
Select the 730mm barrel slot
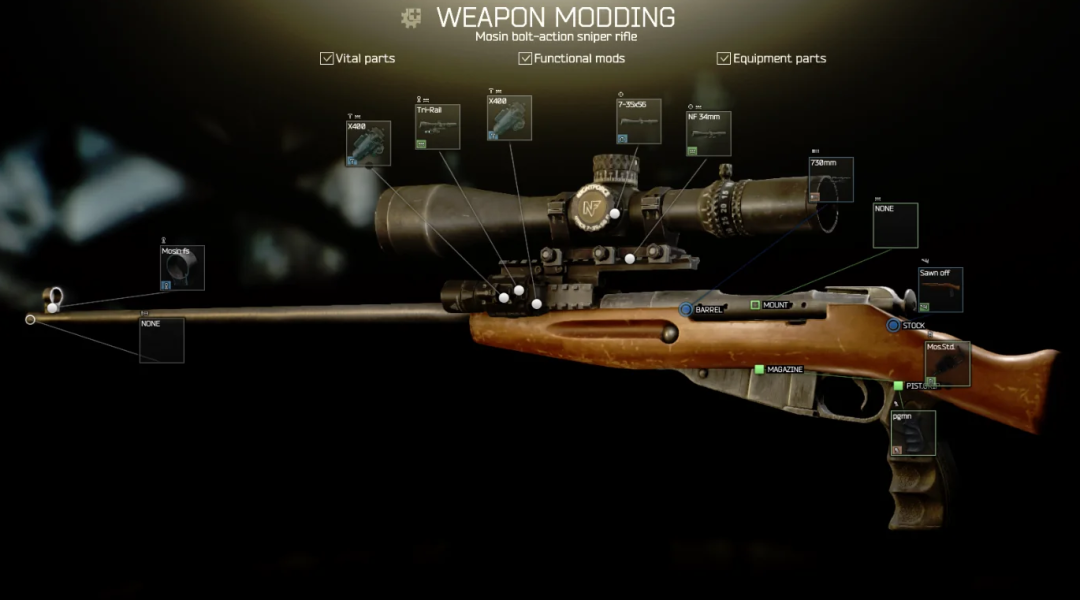coord(830,179)
